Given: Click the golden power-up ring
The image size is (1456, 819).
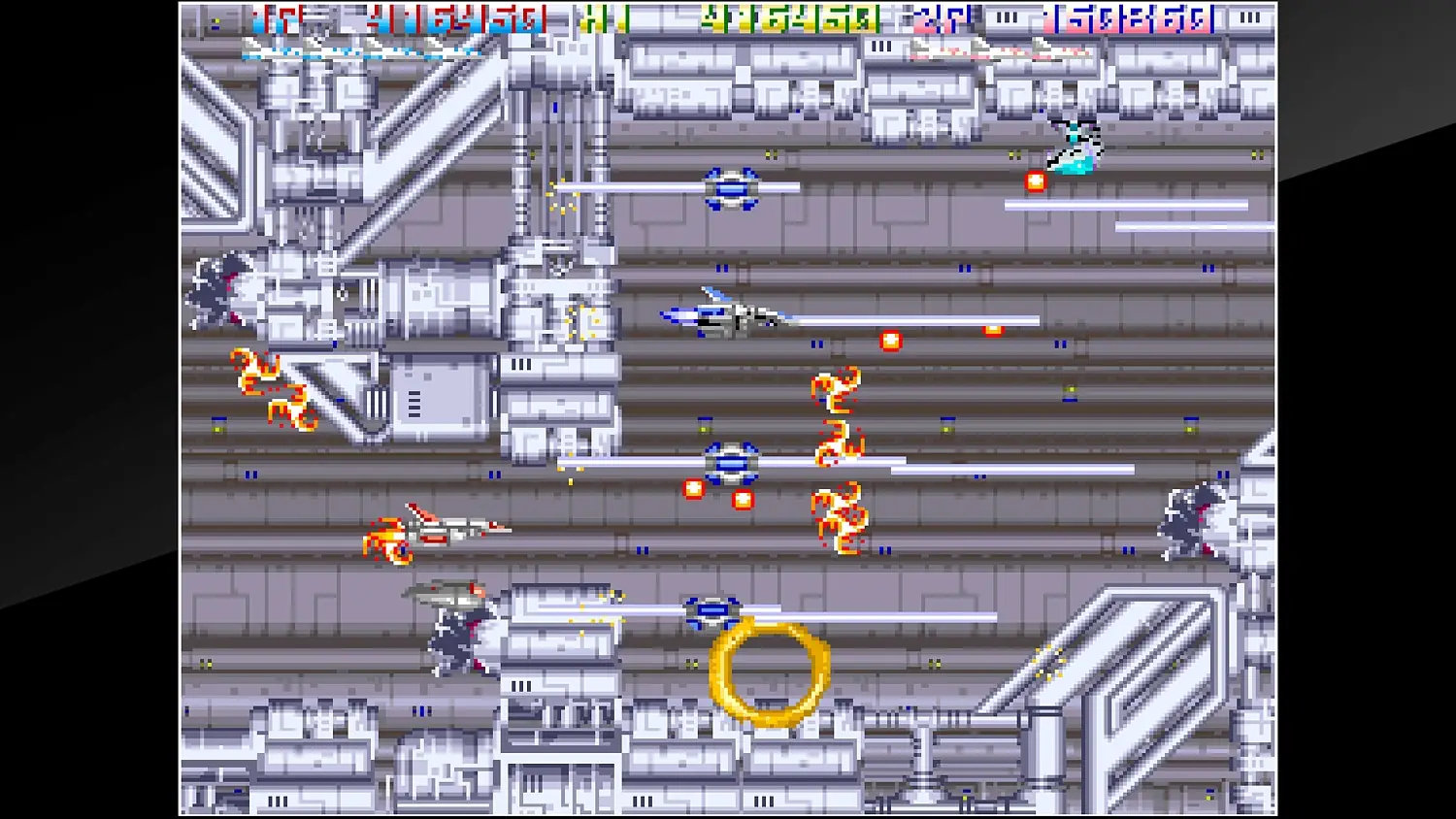Looking at the screenshot, I should click(x=769, y=676).
